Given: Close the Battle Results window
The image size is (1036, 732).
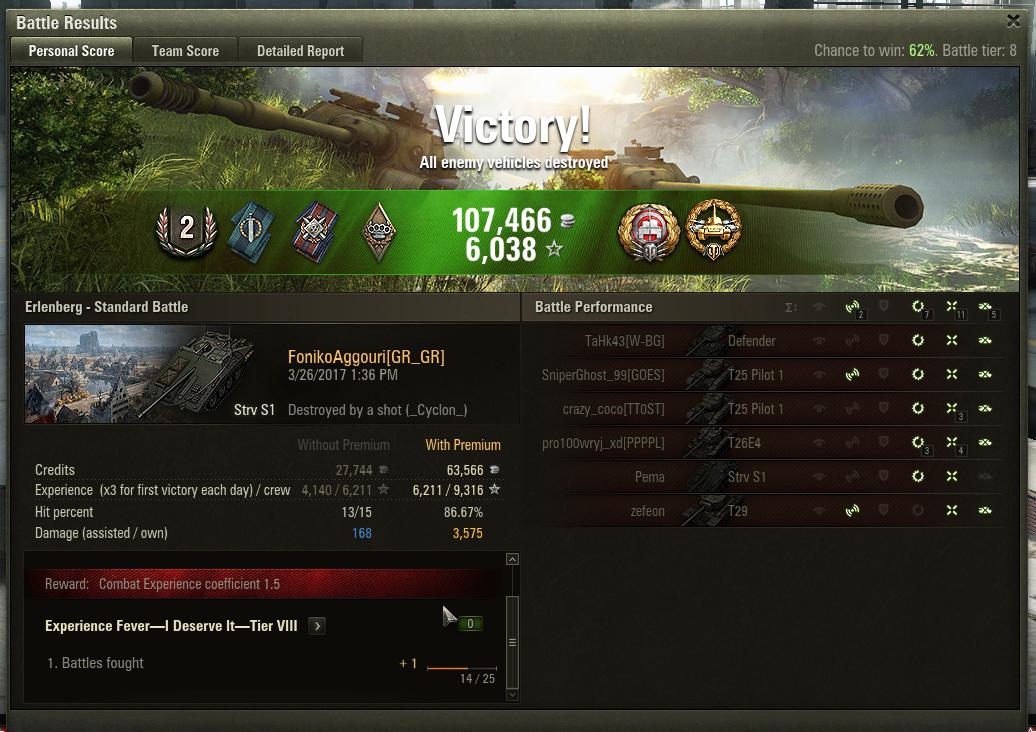Looking at the screenshot, I should [1013, 20].
